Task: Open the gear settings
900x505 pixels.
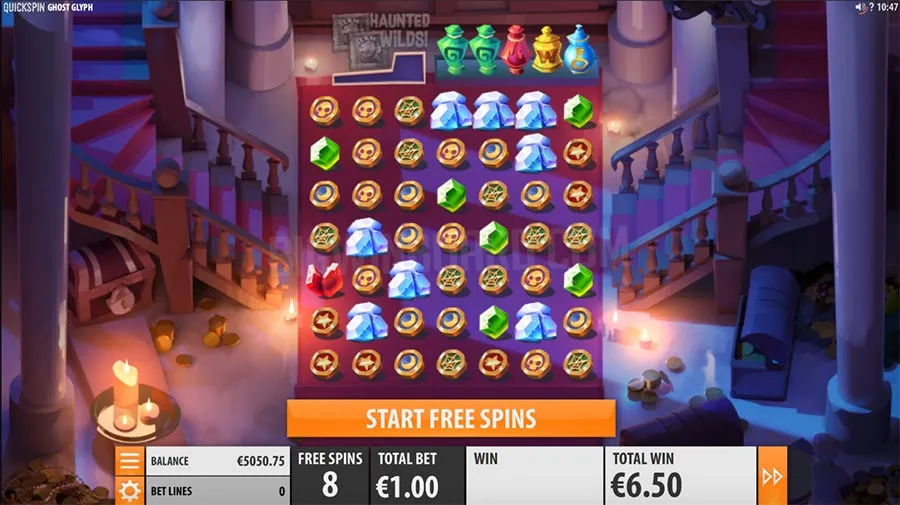Action: click(x=129, y=490)
